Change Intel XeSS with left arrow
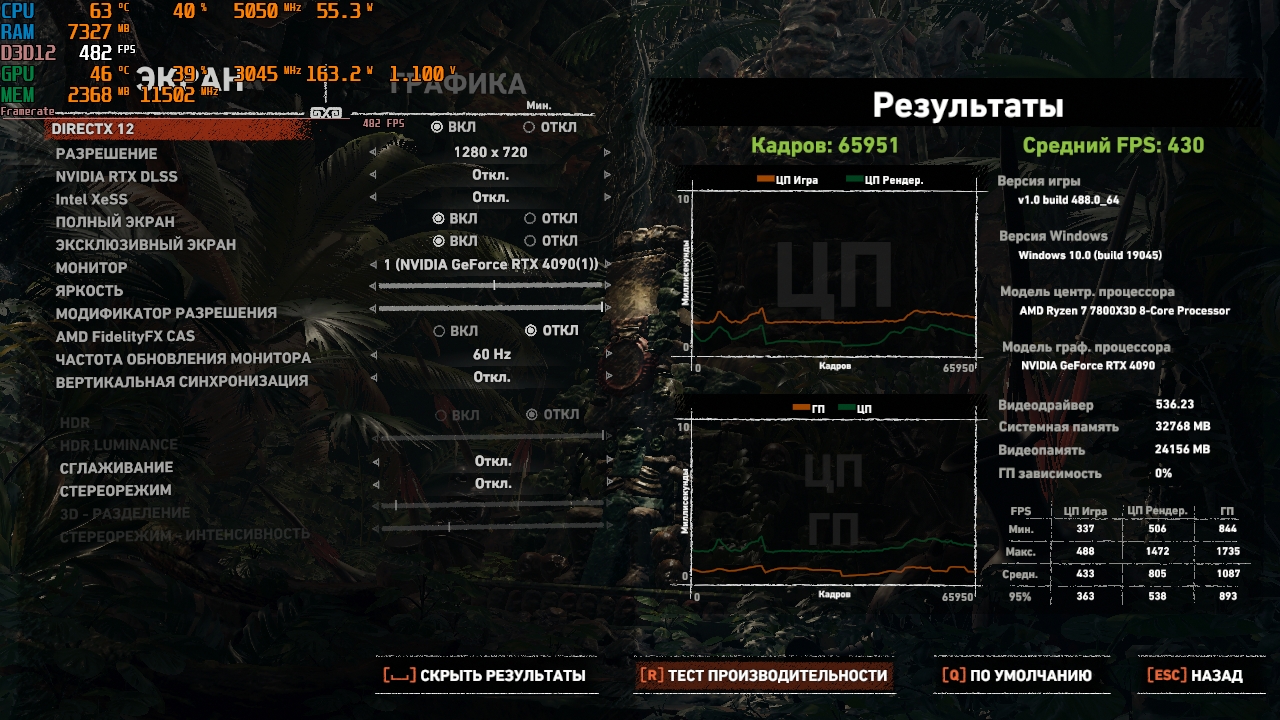The height and width of the screenshot is (720, 1280). point(374,198)
